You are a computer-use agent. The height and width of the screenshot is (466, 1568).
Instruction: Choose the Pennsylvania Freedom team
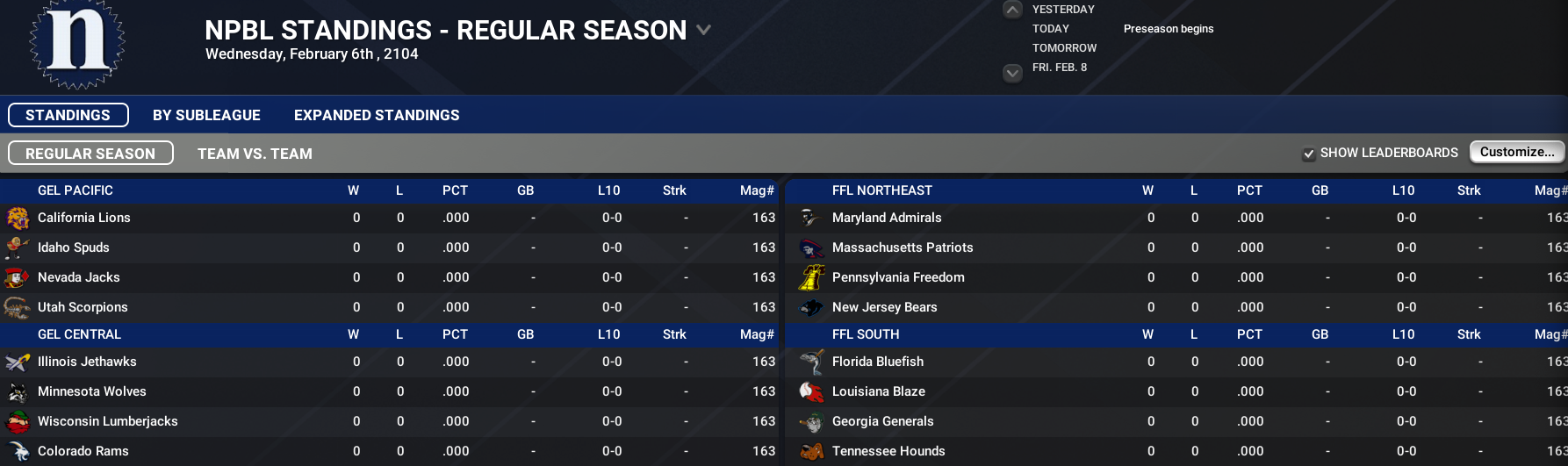(x=898, y=277)
